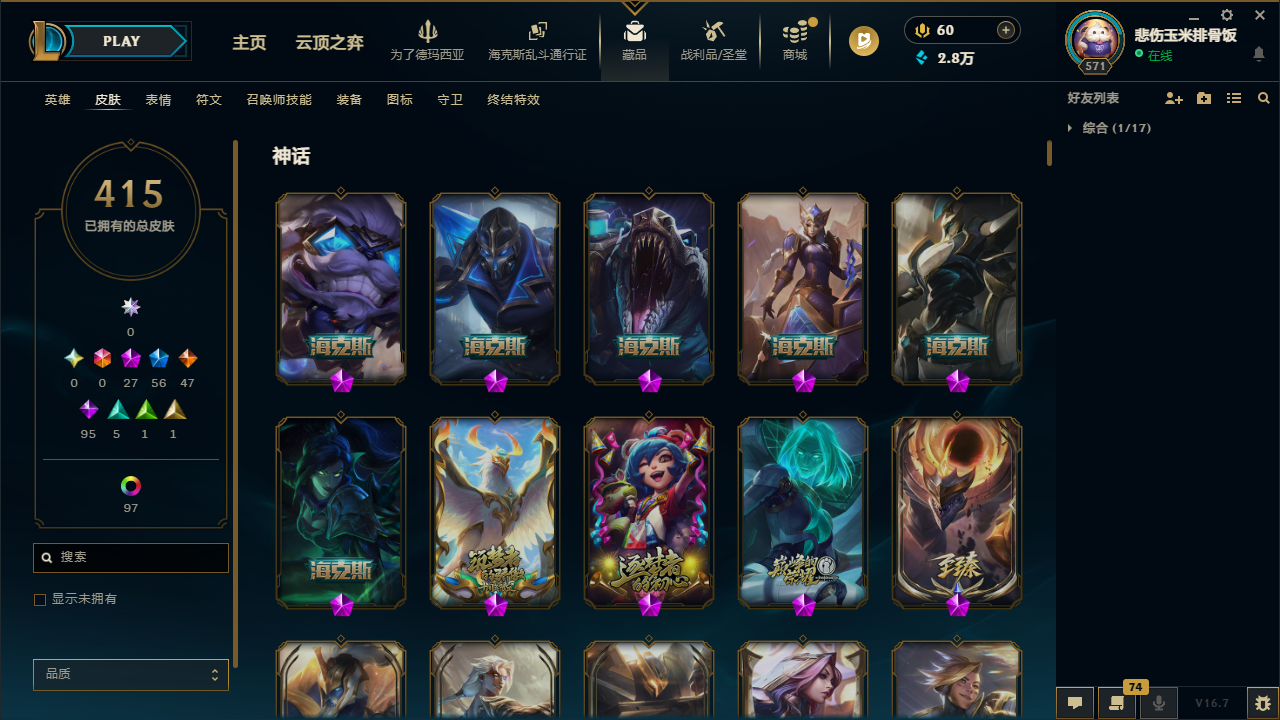Open the 为了德玛西亚 event page
This screenshot has height=720, width=1280.
tap(428, 41)
